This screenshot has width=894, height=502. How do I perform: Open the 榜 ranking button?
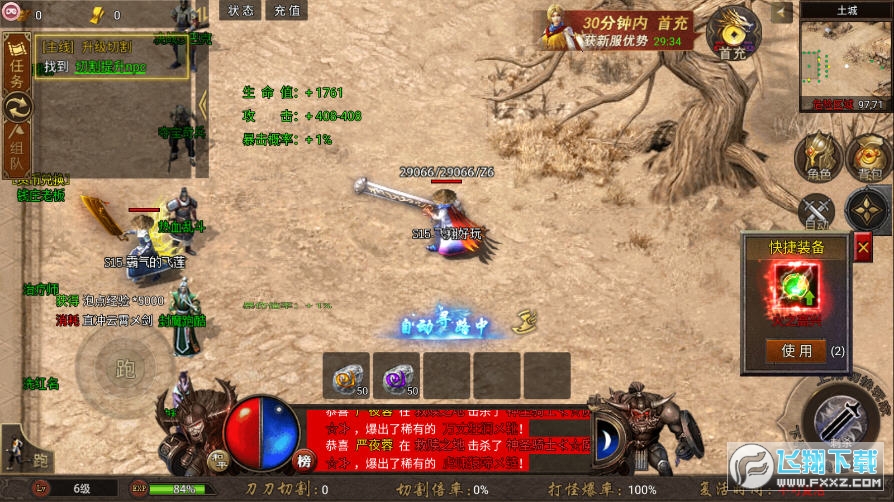(304, 461)
